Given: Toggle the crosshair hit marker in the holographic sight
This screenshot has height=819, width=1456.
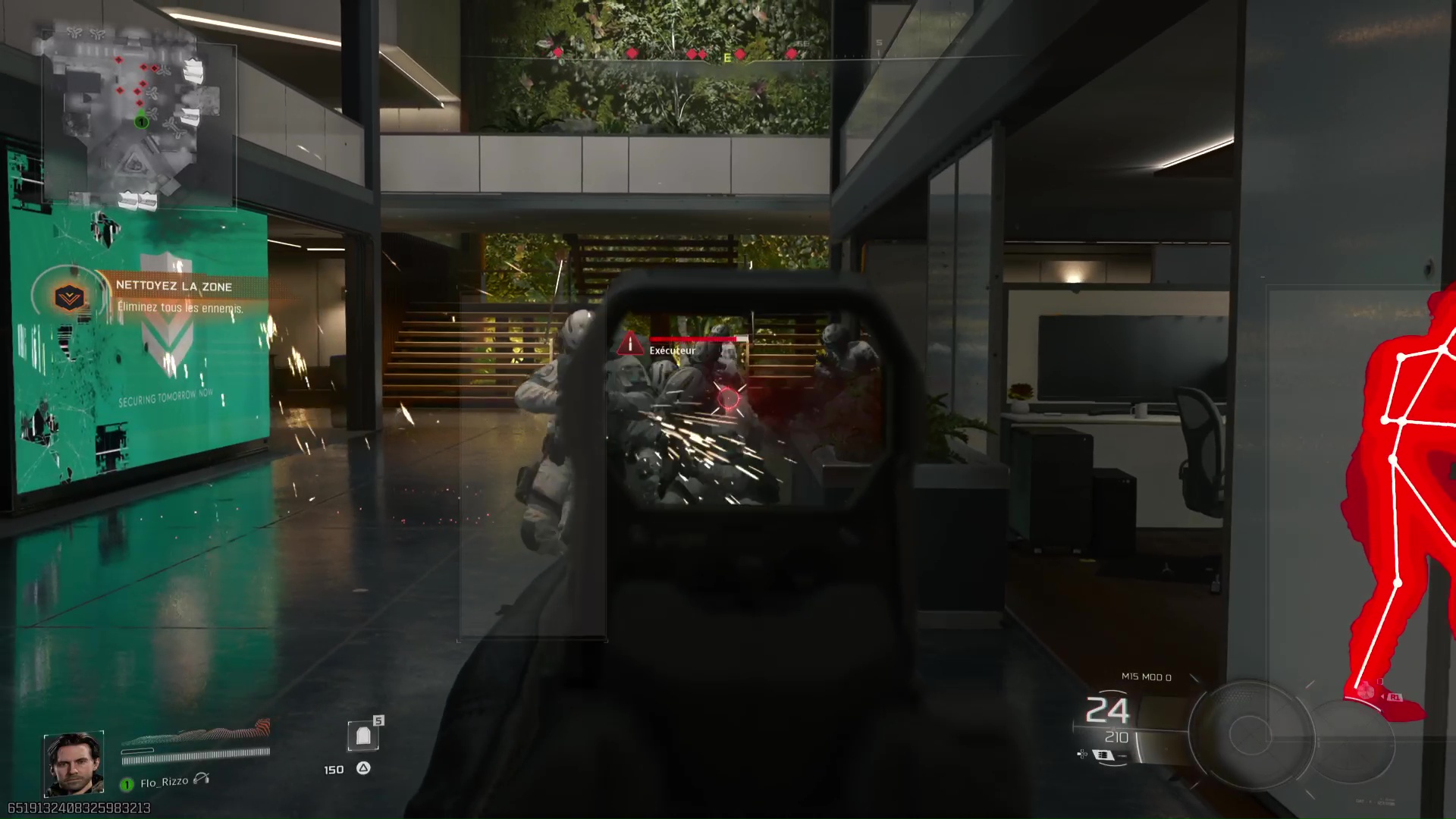Looking at the screenshot, I should click(728, 399).
